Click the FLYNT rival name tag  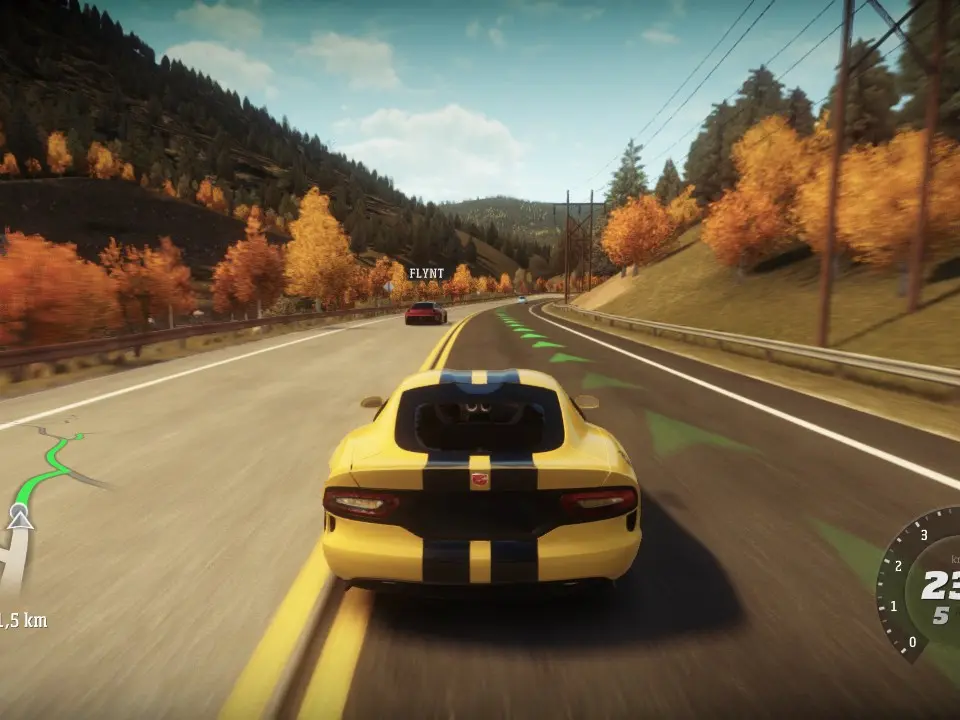[x=426, y=273]
